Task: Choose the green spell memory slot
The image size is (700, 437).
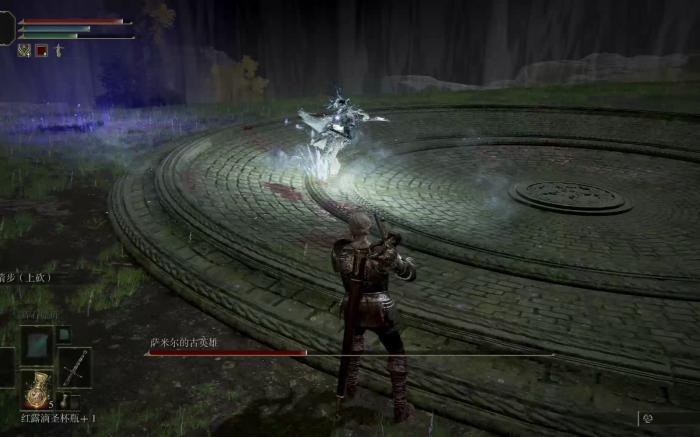Action: [39, 344]
